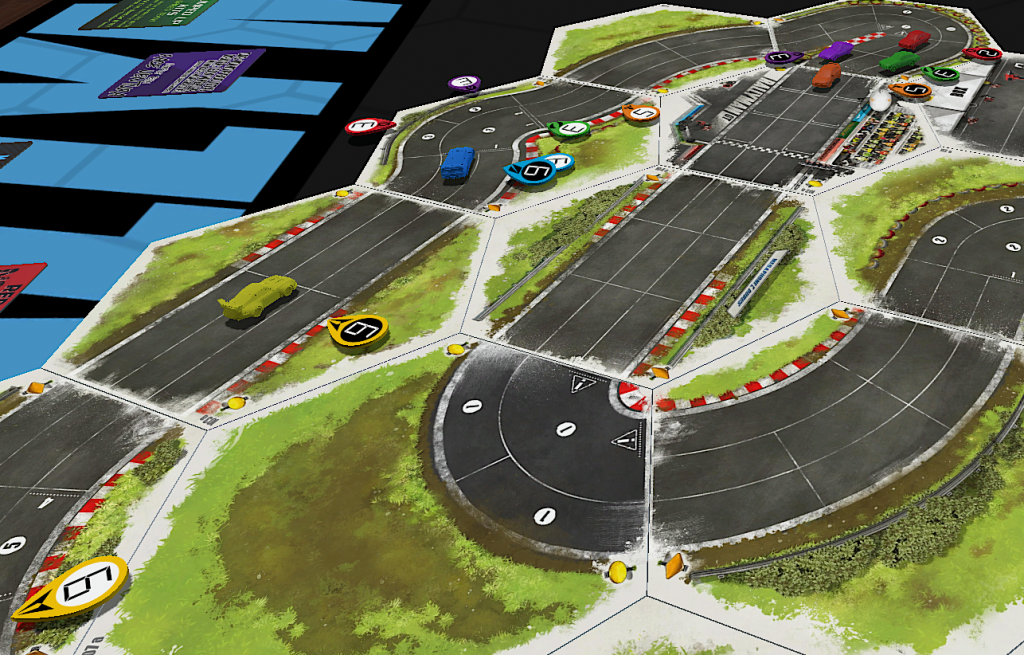This screenshot has width=1024, height=655.
Task: Pick the blue race car
Action: (457, 163)
